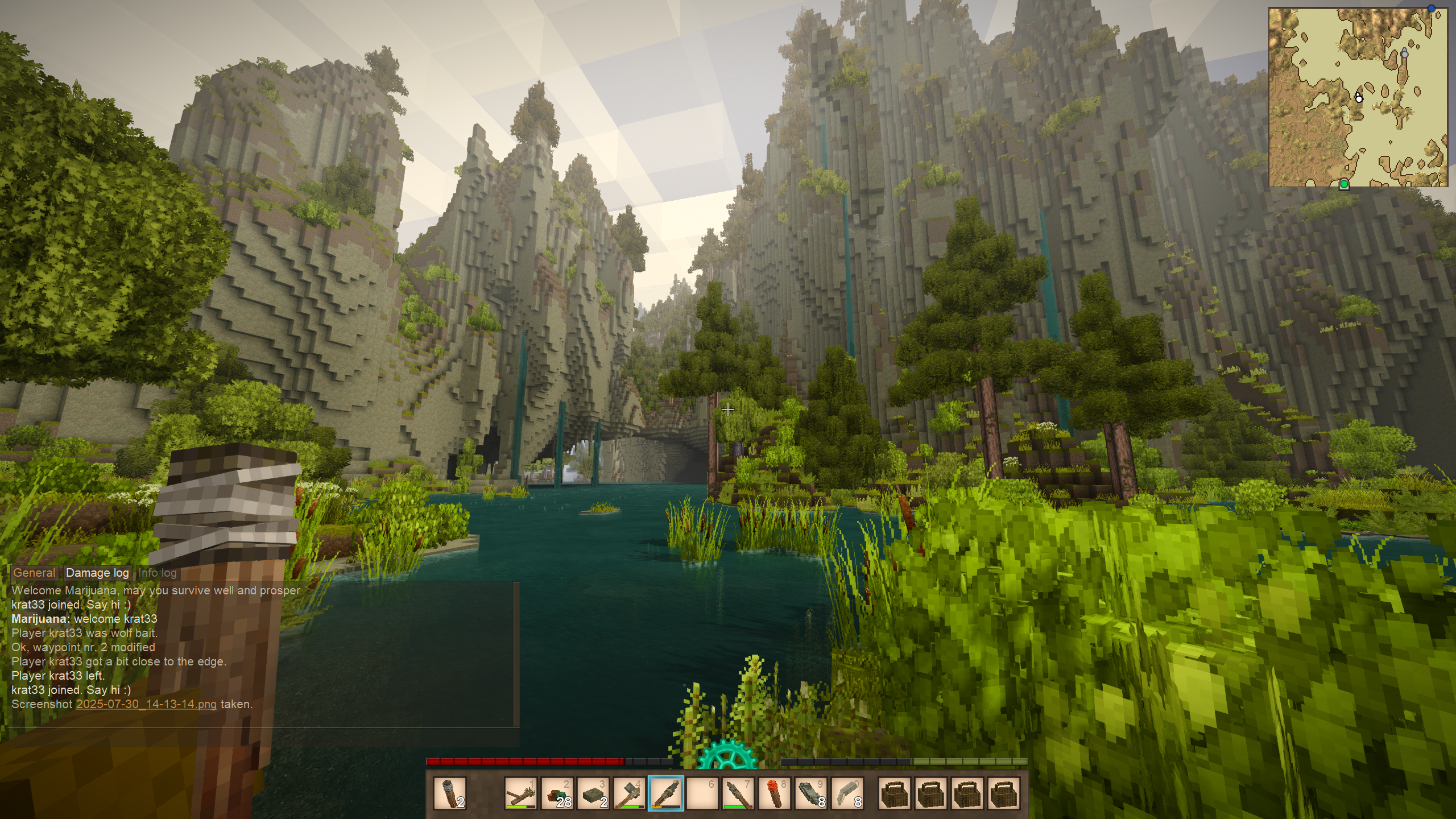Open the screenshot file link in chat
1456x819 pixels.
click(146, 704)
